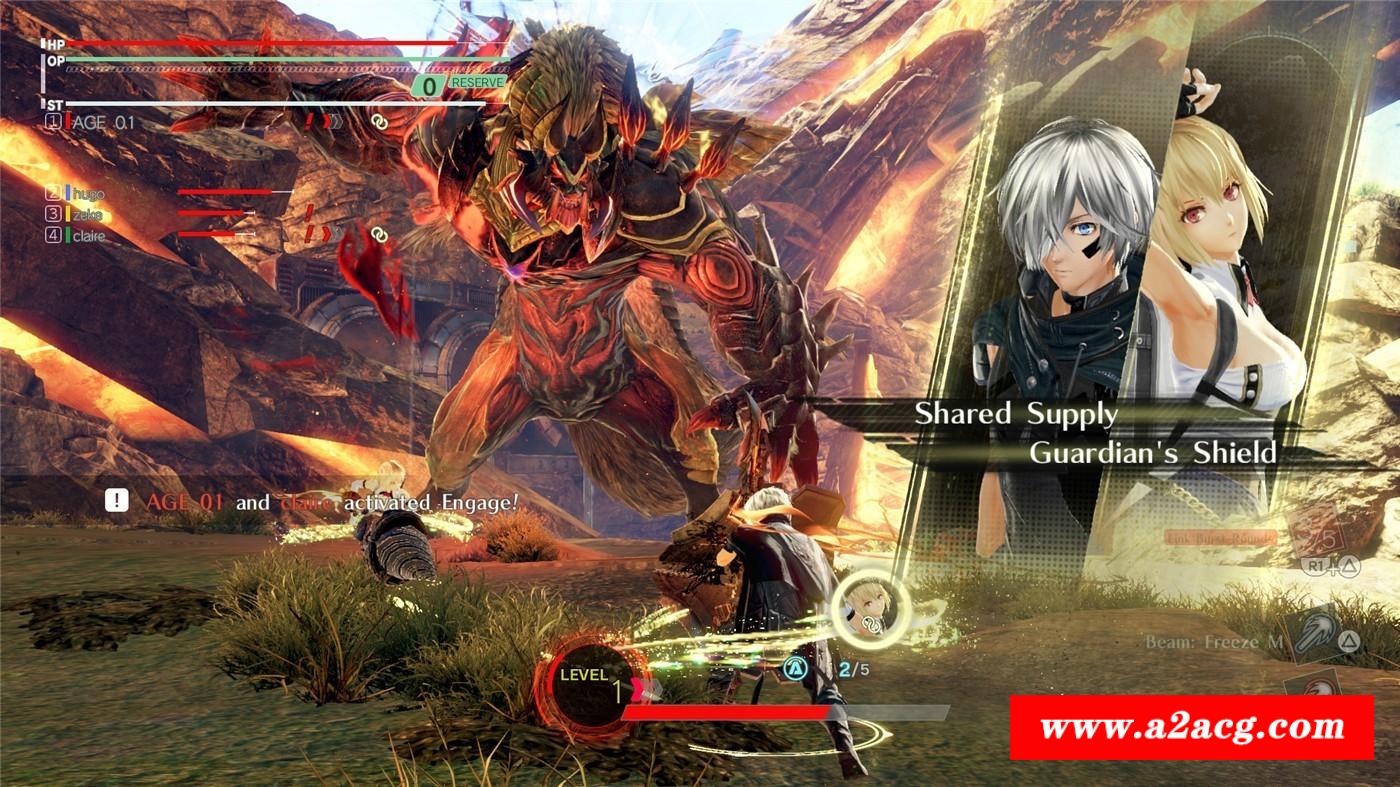
Task: Select player AGE 01 in the party list
Action: 102,122
